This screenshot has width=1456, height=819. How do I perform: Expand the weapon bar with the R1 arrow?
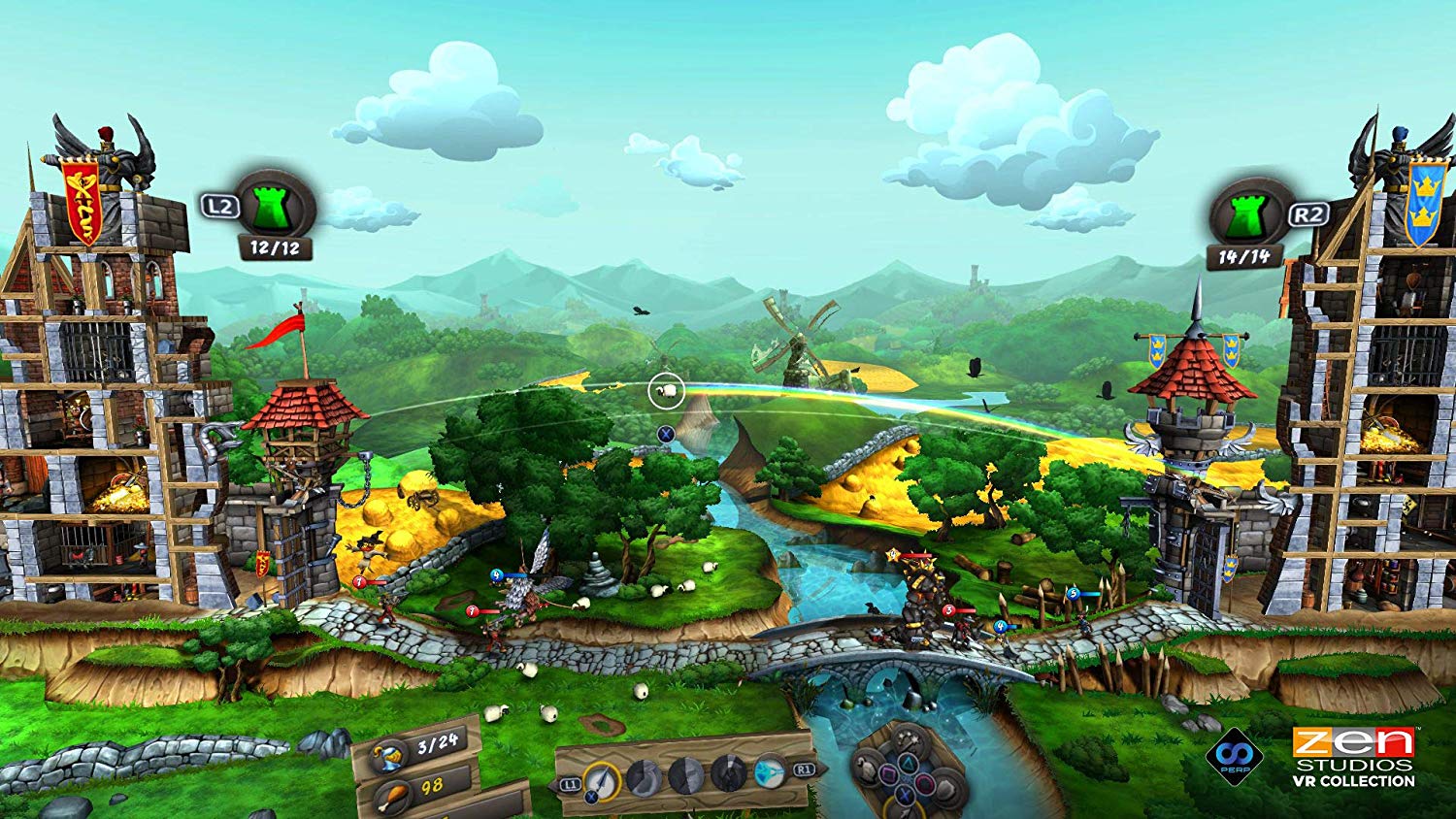pos(807,771)
